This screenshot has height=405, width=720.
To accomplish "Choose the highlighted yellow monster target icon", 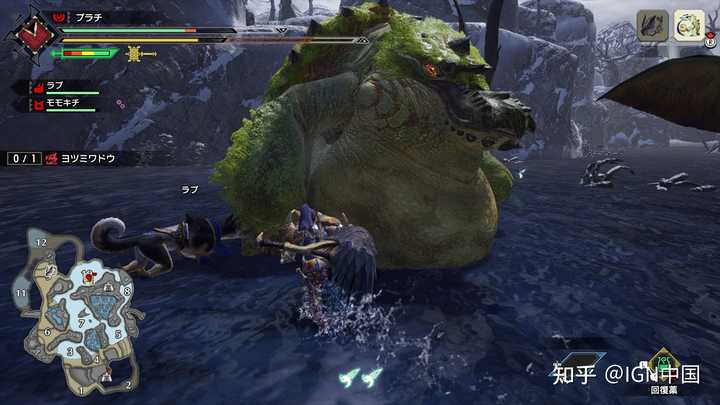I will (686, 24).
